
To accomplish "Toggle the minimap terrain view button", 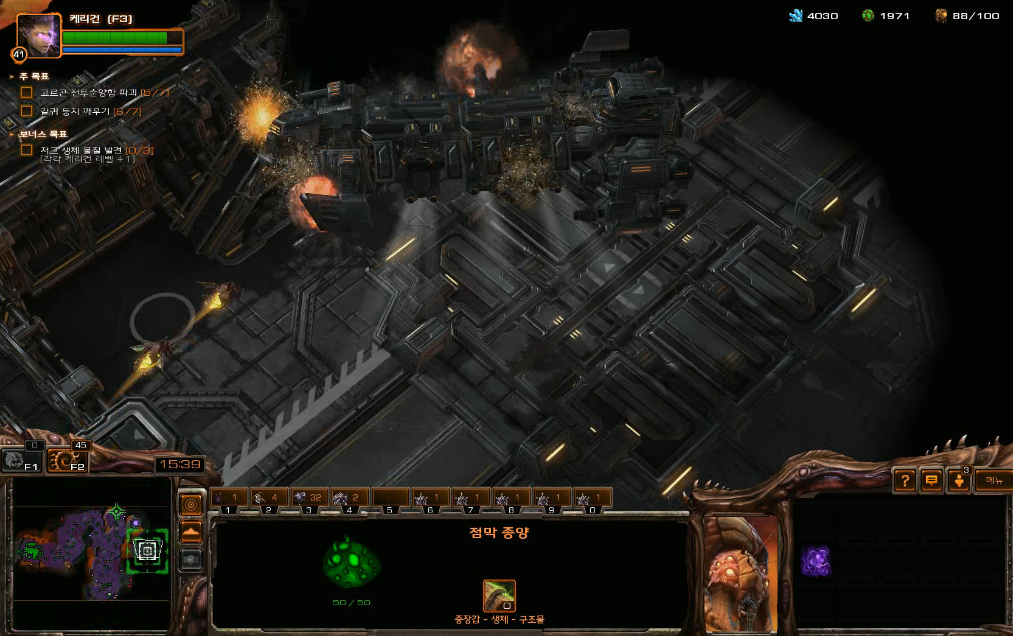I will pyautogui.click(x=191, y=532).
